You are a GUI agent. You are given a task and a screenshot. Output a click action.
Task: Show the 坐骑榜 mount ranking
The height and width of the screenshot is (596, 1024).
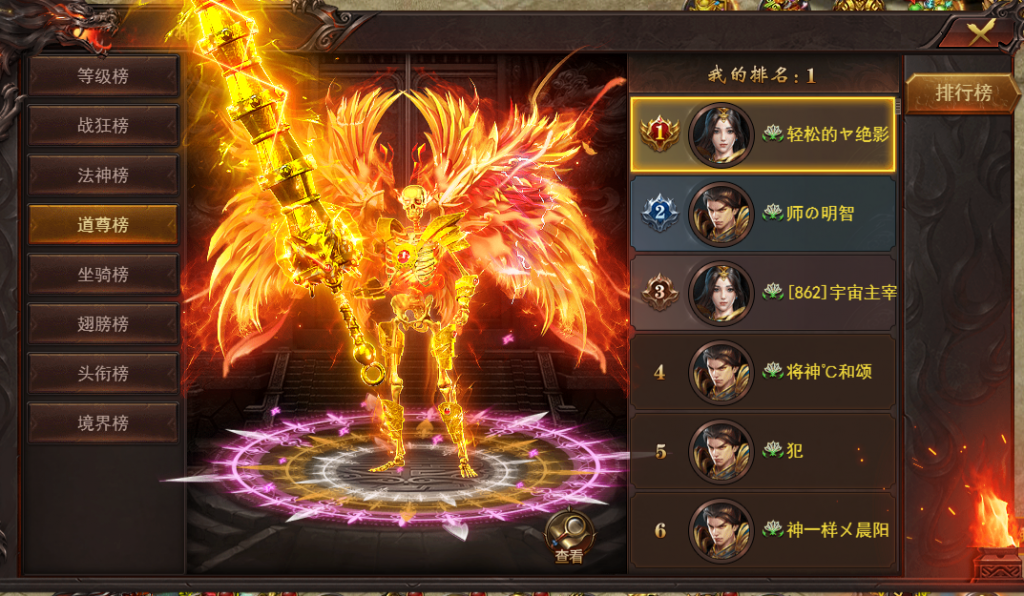tap(103, 274)
